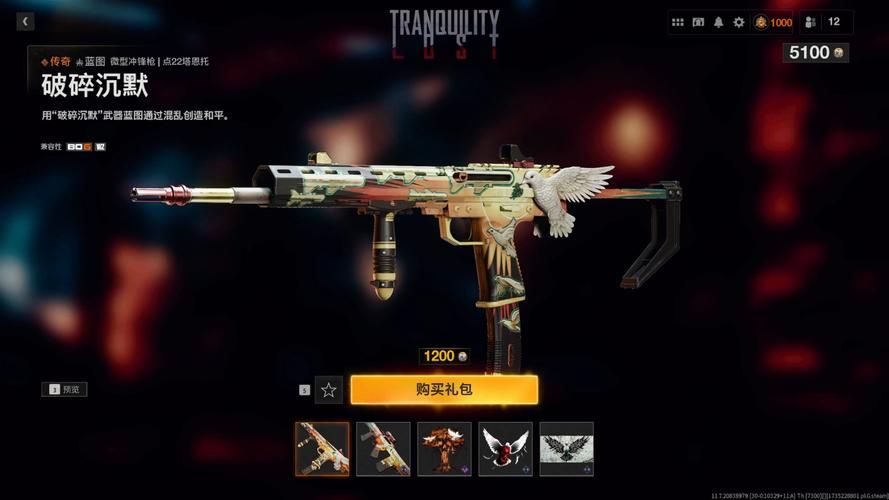View the black eagle wings calling card thumbnail
This screenshot has height=500, width=889.
[567, 448]
